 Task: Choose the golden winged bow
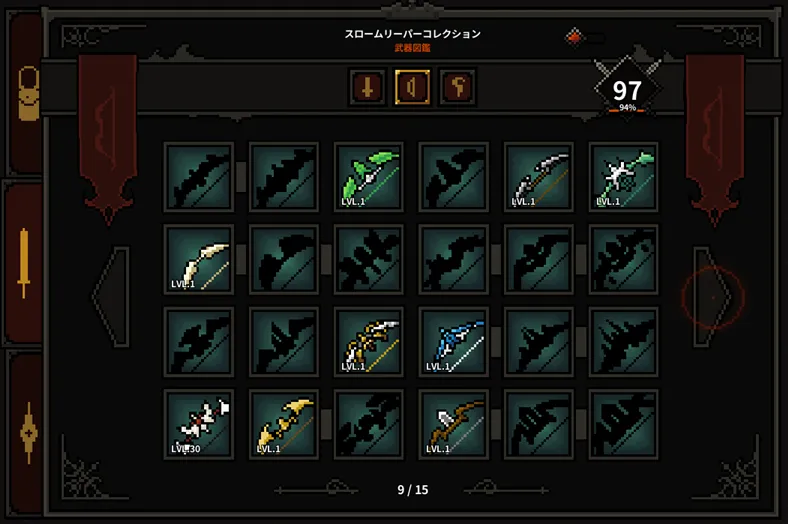point(284,424)
